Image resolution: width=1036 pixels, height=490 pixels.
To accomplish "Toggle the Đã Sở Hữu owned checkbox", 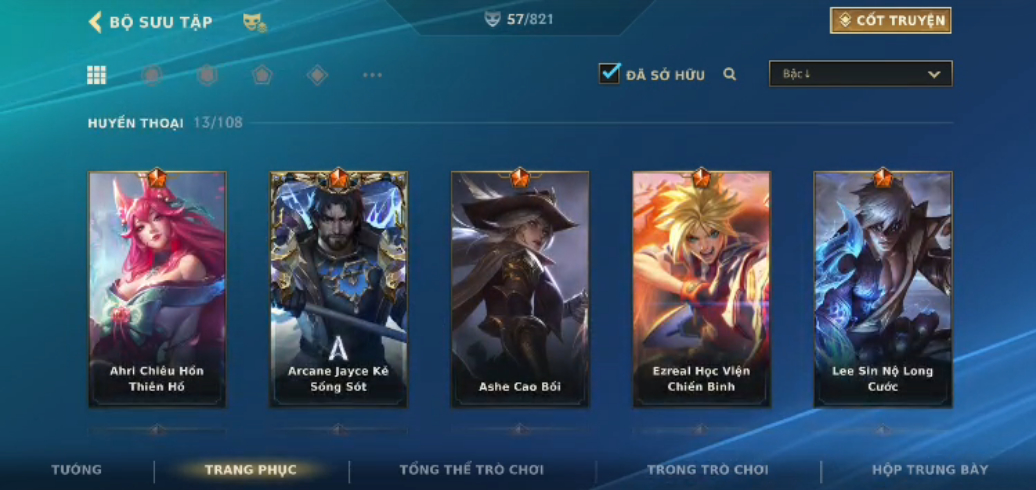I will point(609,73).
